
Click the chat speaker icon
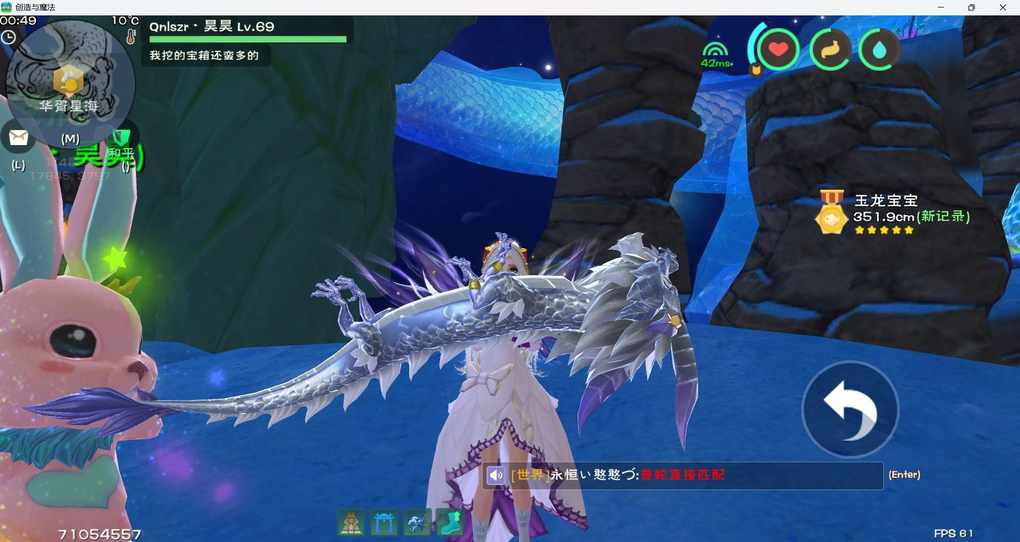click(x=496, y=475)
